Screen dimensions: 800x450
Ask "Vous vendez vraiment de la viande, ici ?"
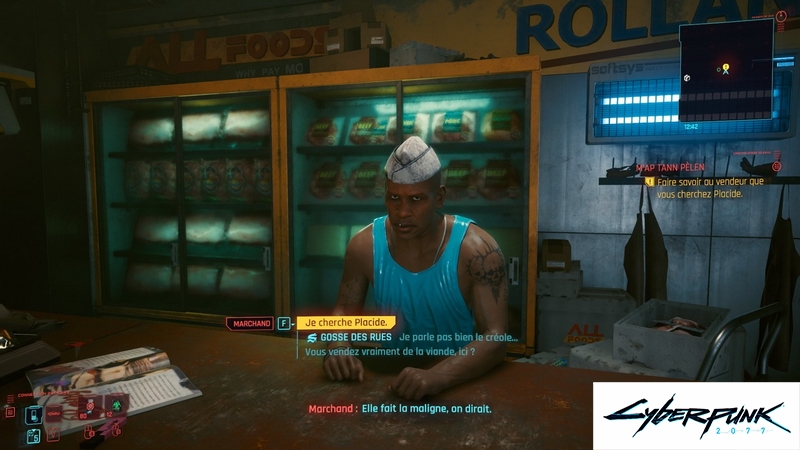coord(388,352)
